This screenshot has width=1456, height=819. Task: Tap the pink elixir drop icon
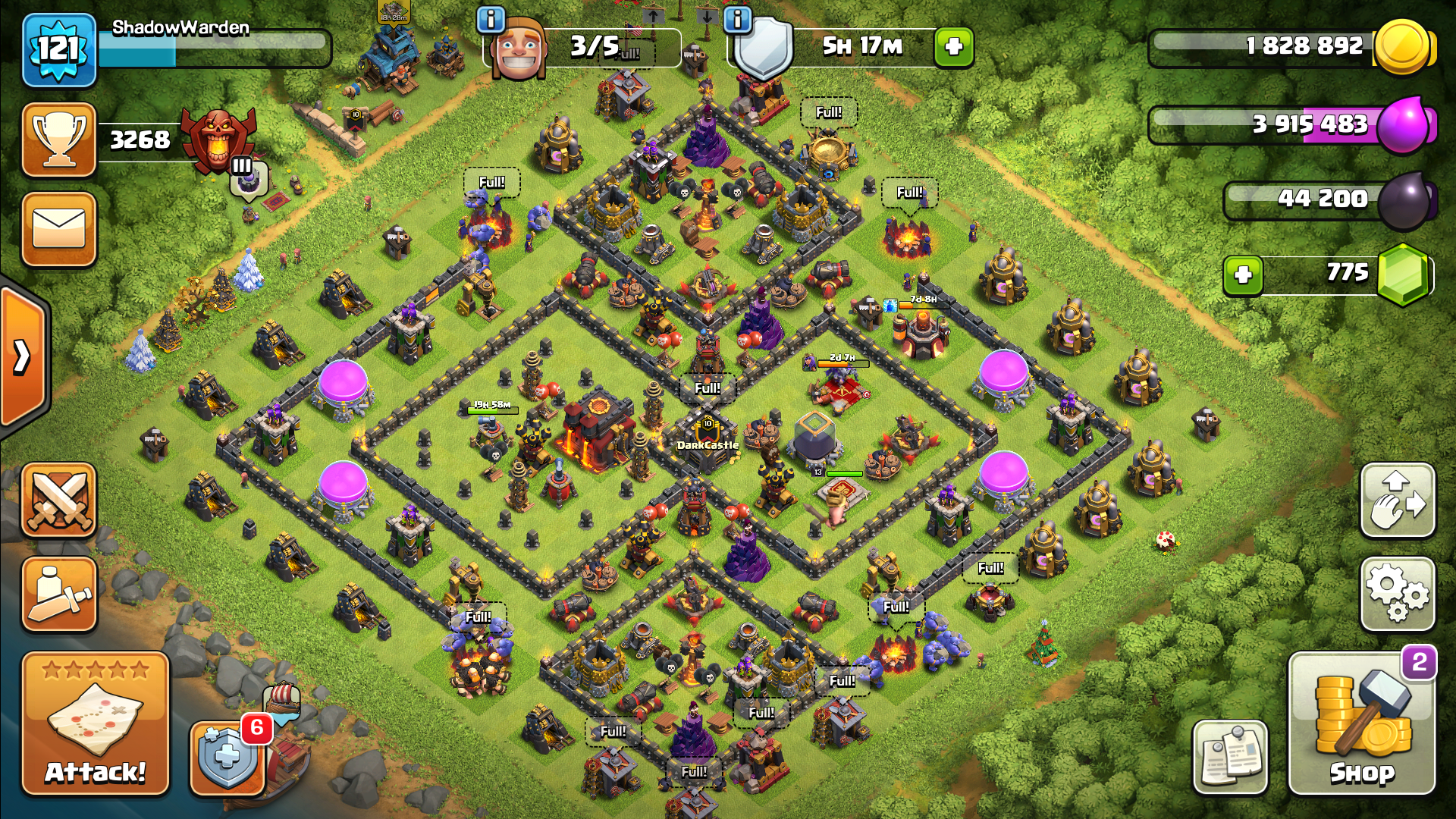click(x=1403, y=125)
